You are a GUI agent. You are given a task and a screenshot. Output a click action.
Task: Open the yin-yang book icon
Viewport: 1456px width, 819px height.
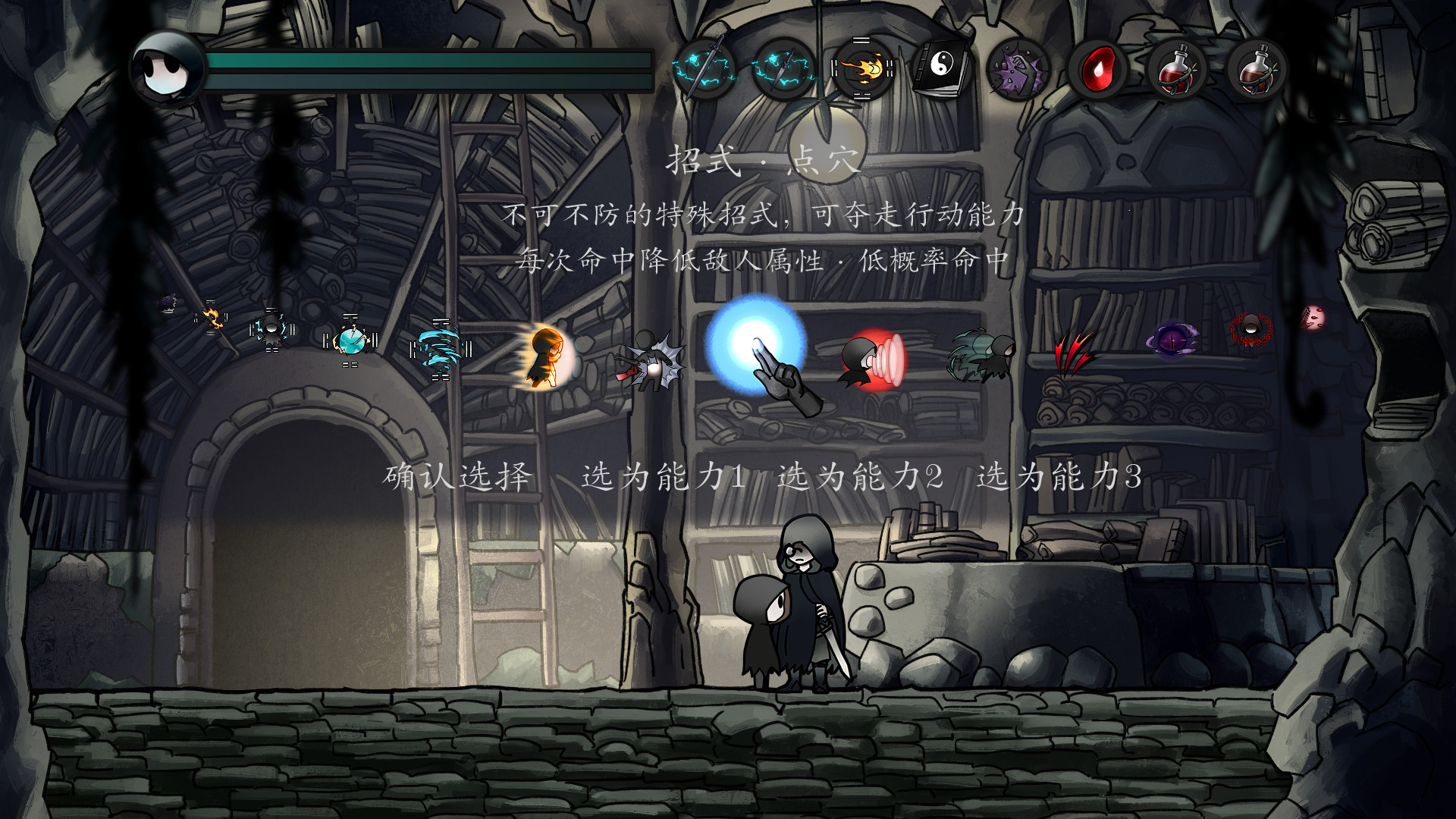[941, 70]
